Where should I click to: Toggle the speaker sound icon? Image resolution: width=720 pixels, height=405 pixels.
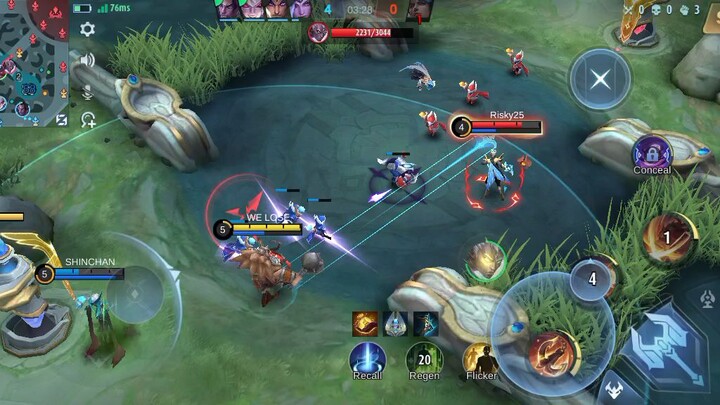click(x=87, y=60)
